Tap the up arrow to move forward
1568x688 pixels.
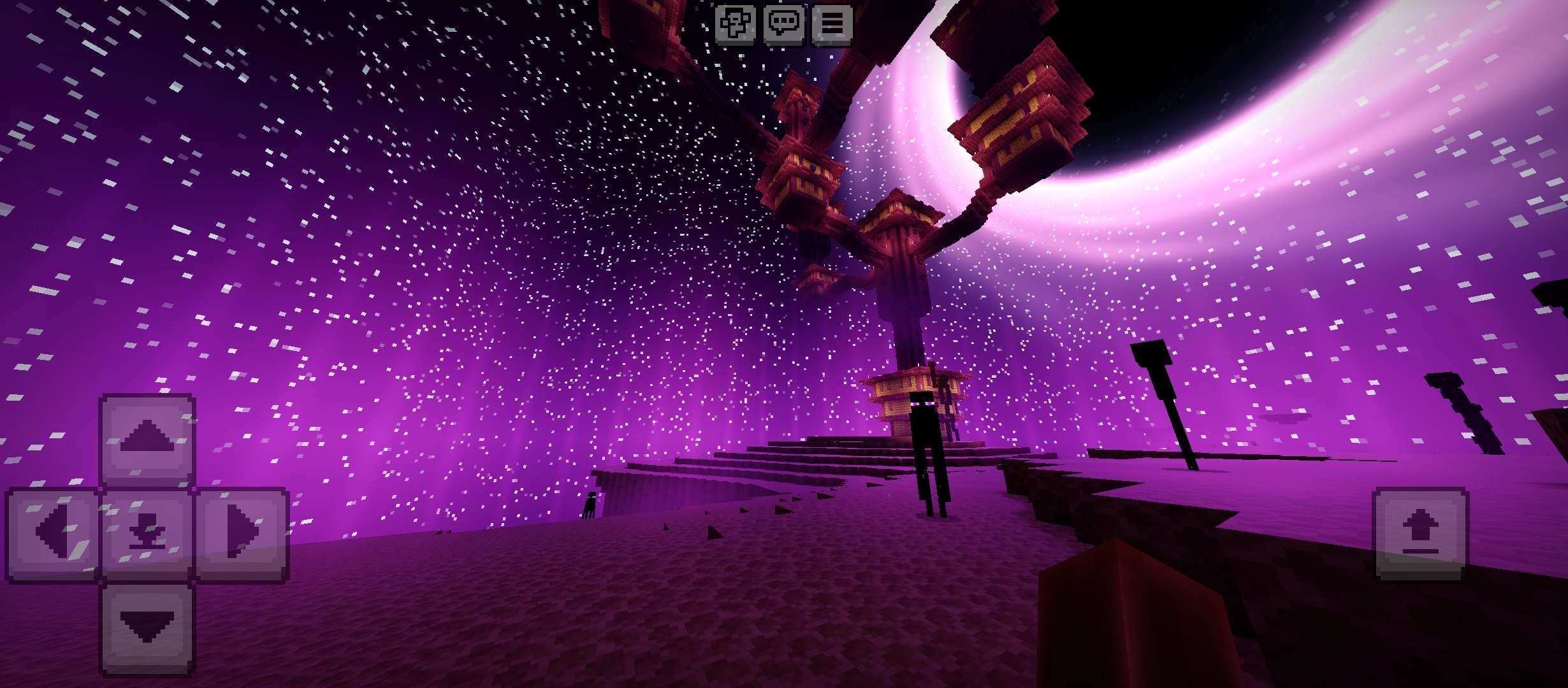pyautogui.click(x=147, y=438)
